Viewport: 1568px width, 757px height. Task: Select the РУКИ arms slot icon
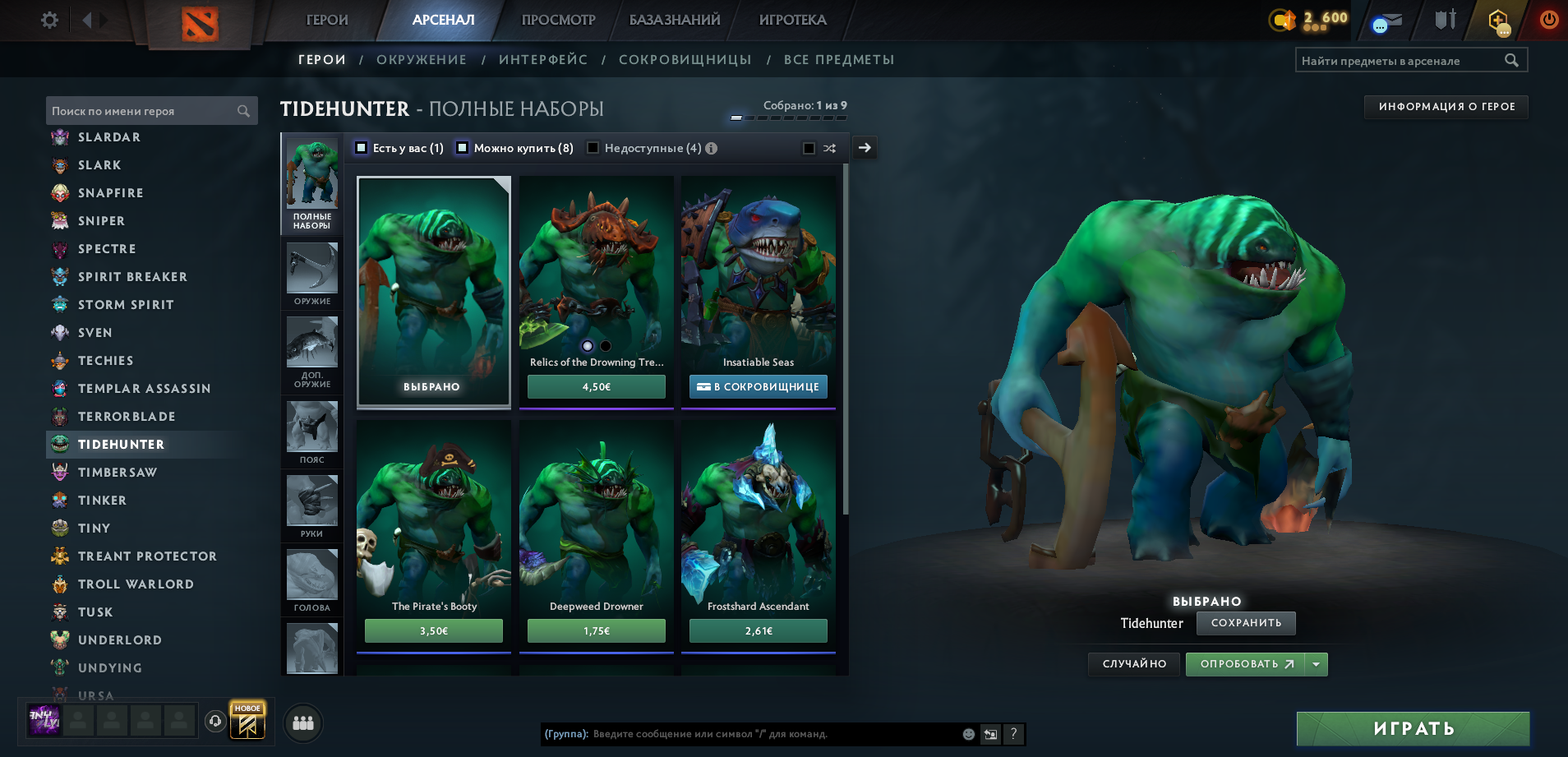(x=311, y=500)
